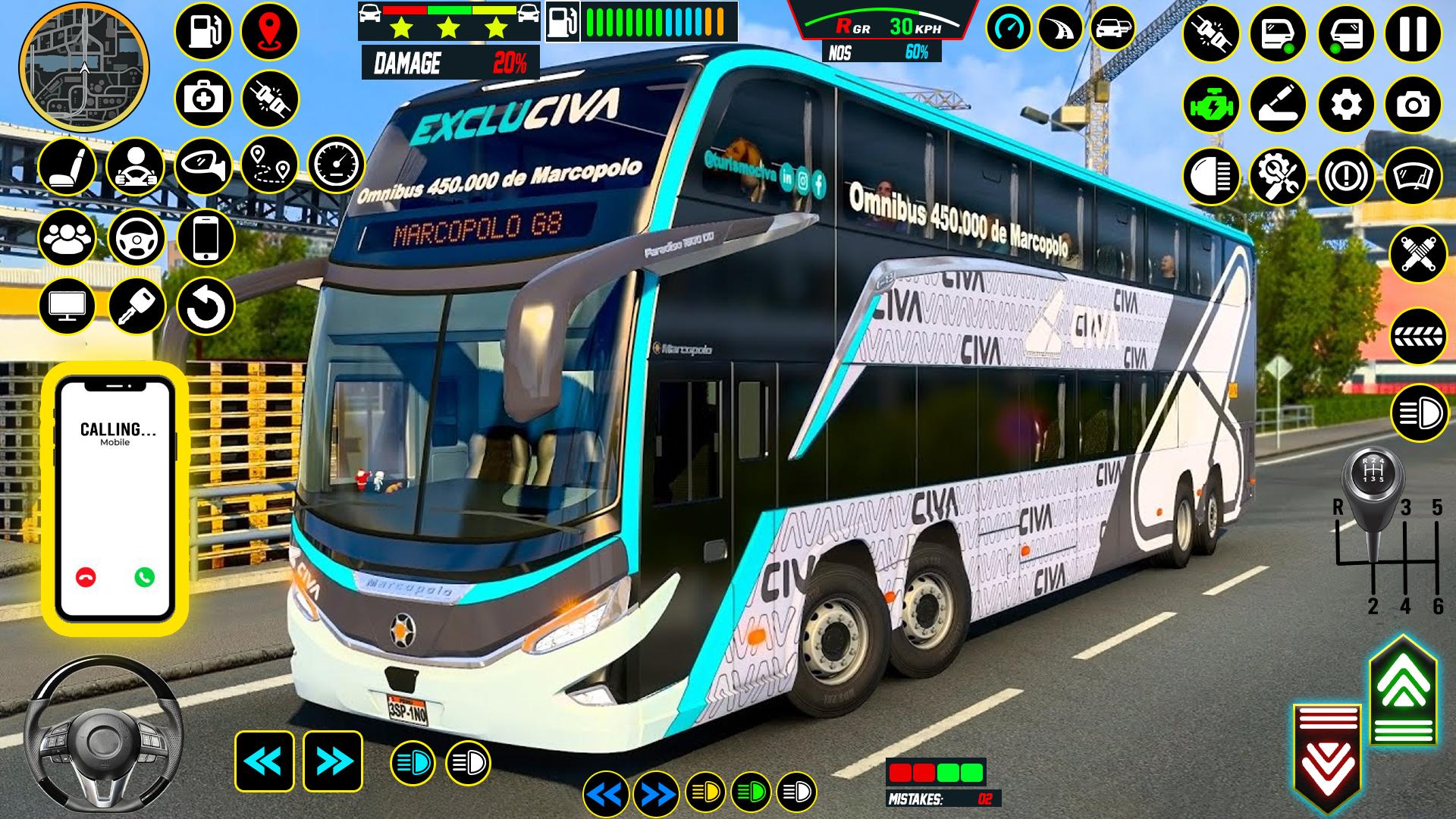Activate the cyan left turn indicator
The height and width of the screenshot is (819, 1456).
pos(264,761)
